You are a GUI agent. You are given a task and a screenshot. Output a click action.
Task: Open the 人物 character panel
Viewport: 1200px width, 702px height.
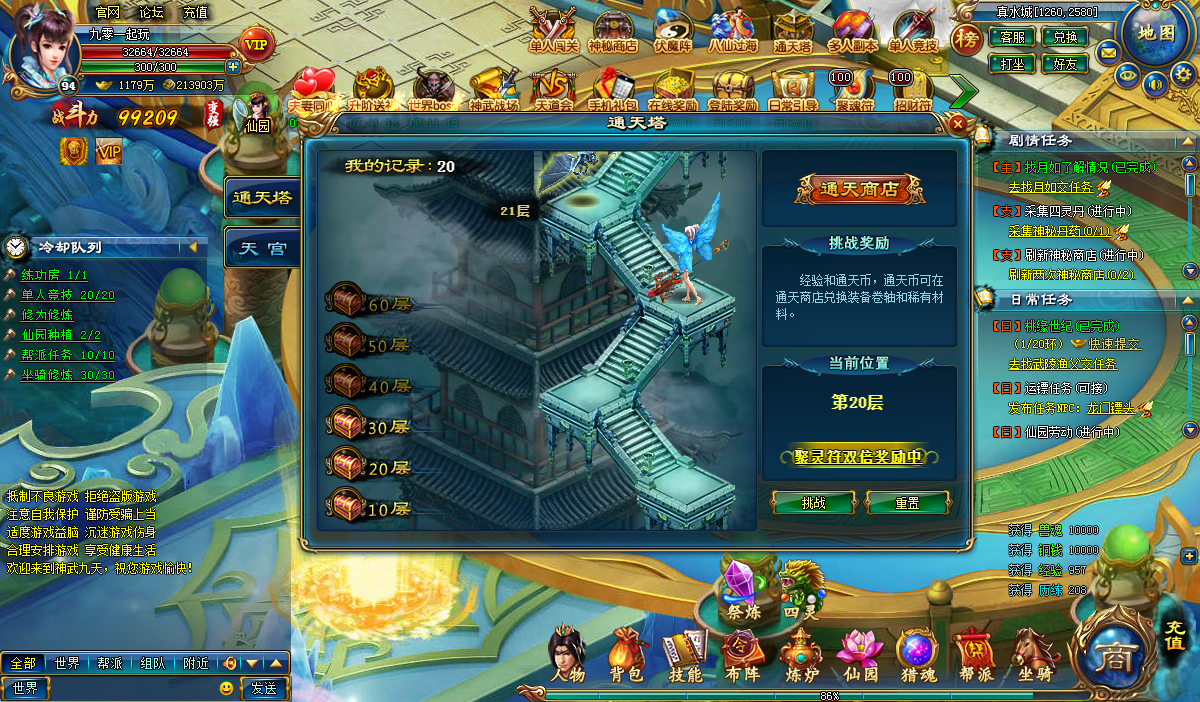(567, 656)
